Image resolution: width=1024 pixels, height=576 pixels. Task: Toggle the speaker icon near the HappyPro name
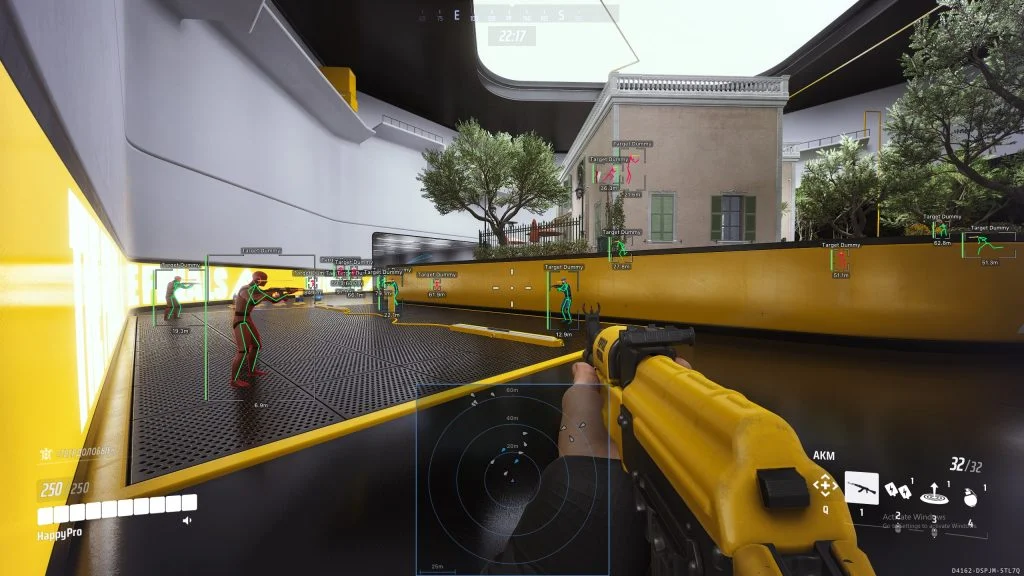click(x=187, y=520)
